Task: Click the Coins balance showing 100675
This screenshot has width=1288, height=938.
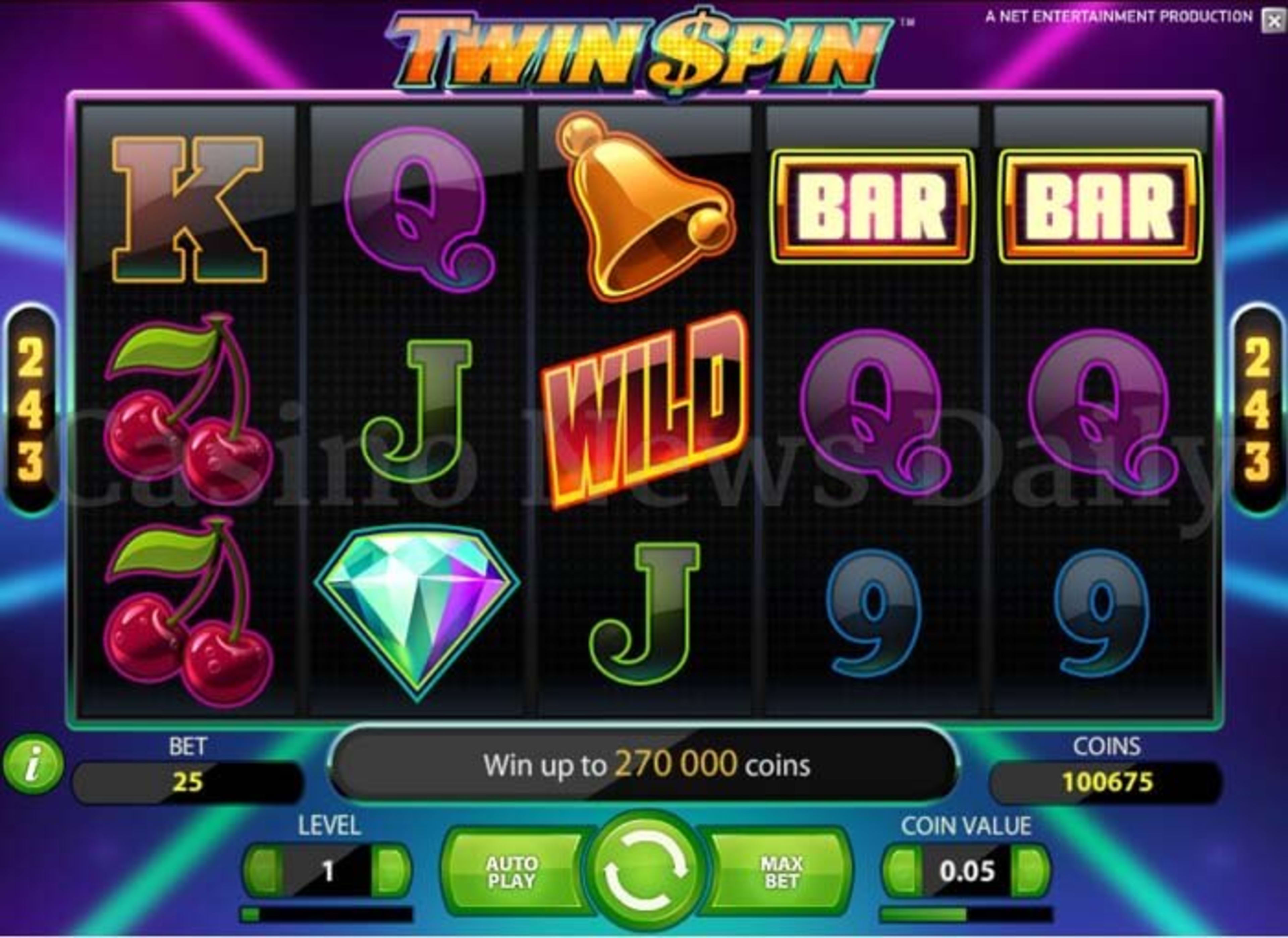Action: coord(1105,781)
